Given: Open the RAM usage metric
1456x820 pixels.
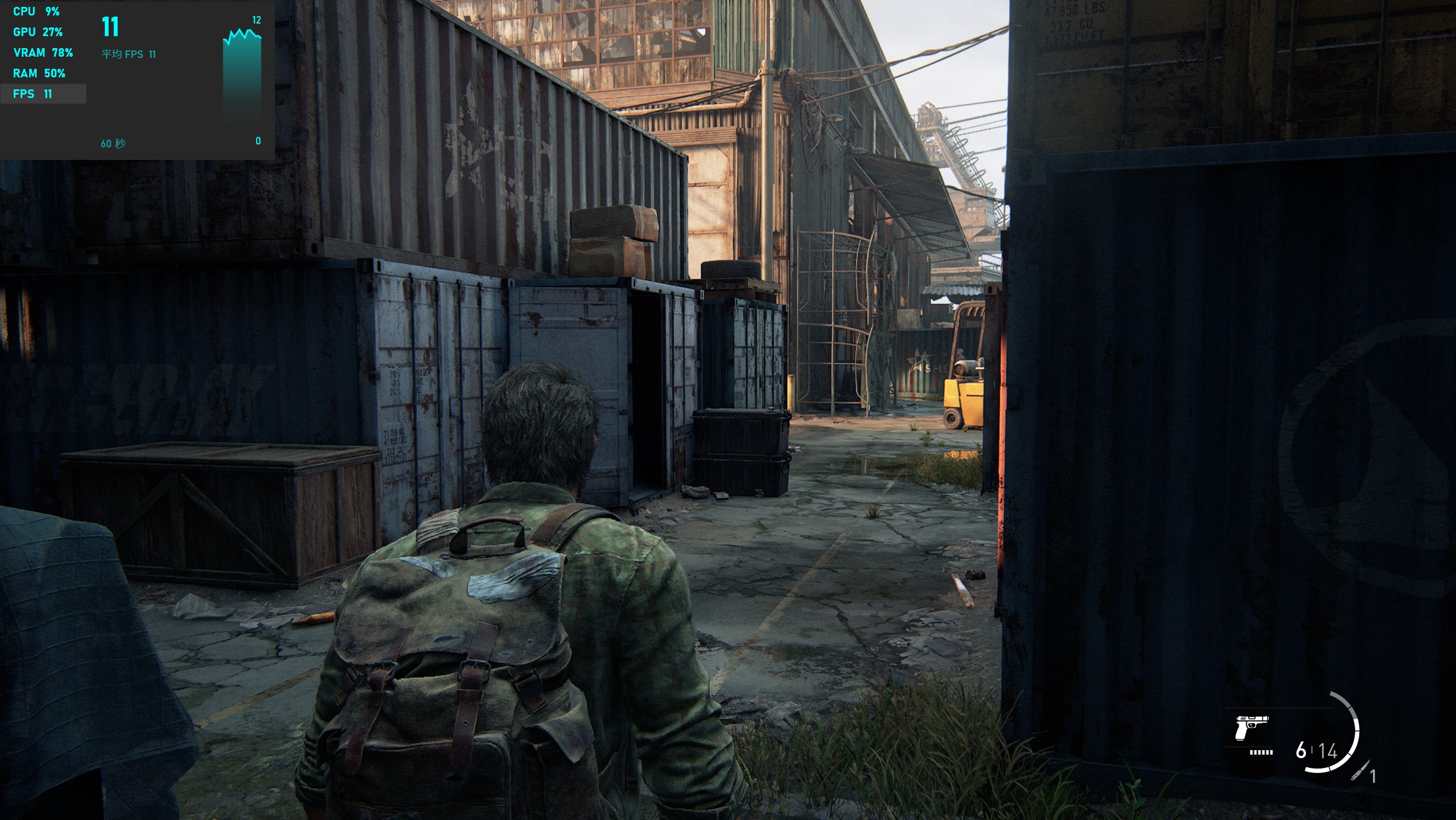Looking at the screenshot, I should pyautogui.click(x=39, y=73).
